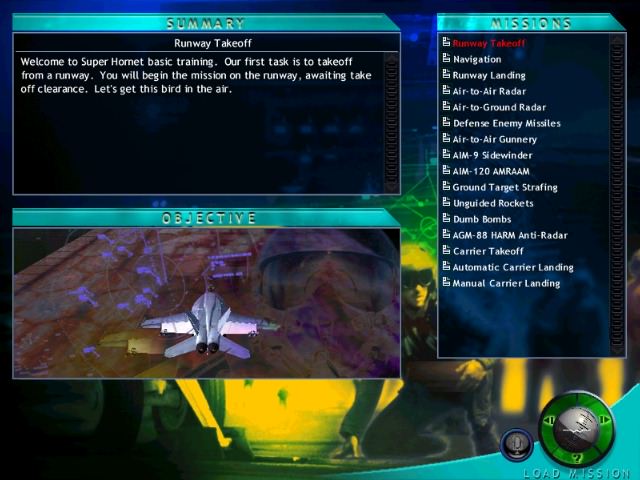Select the Runway Takeoff mission entry
Screen dimensions: 640x480
tap(488, 44)
